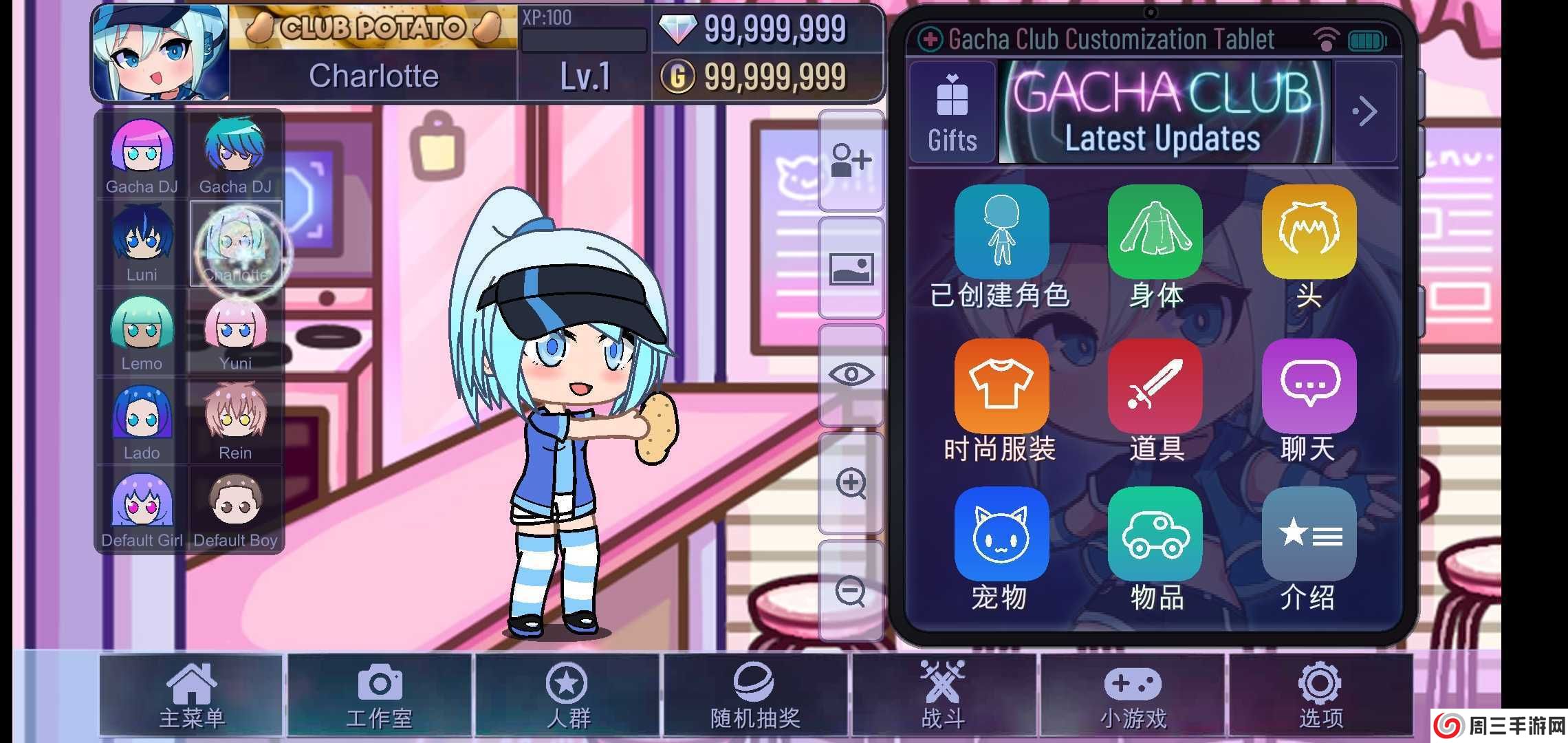Toggle the eye visibility icon to hide UI

851,374
